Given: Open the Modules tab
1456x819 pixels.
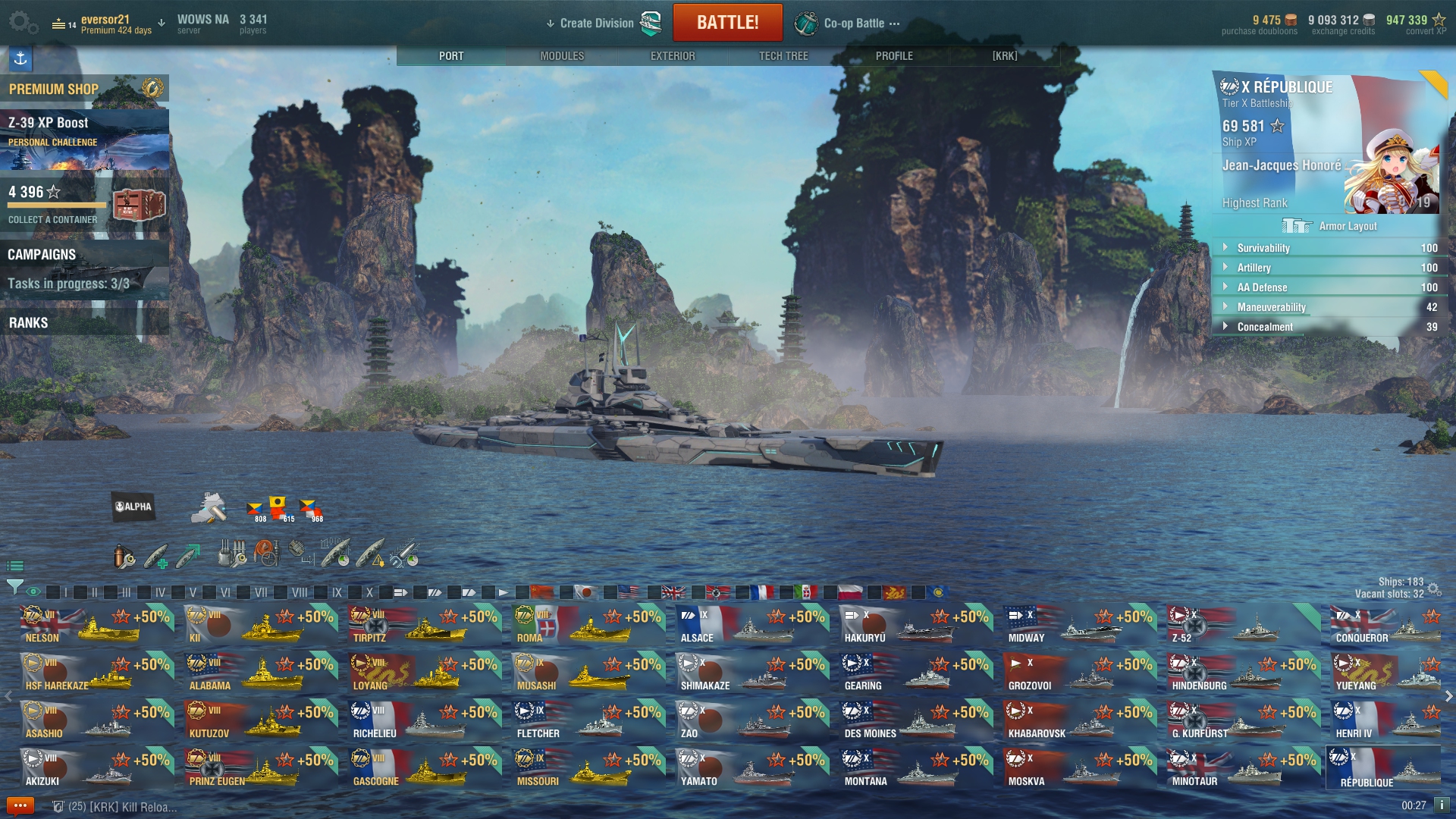Looking at the screenshot, I should 562,56.
